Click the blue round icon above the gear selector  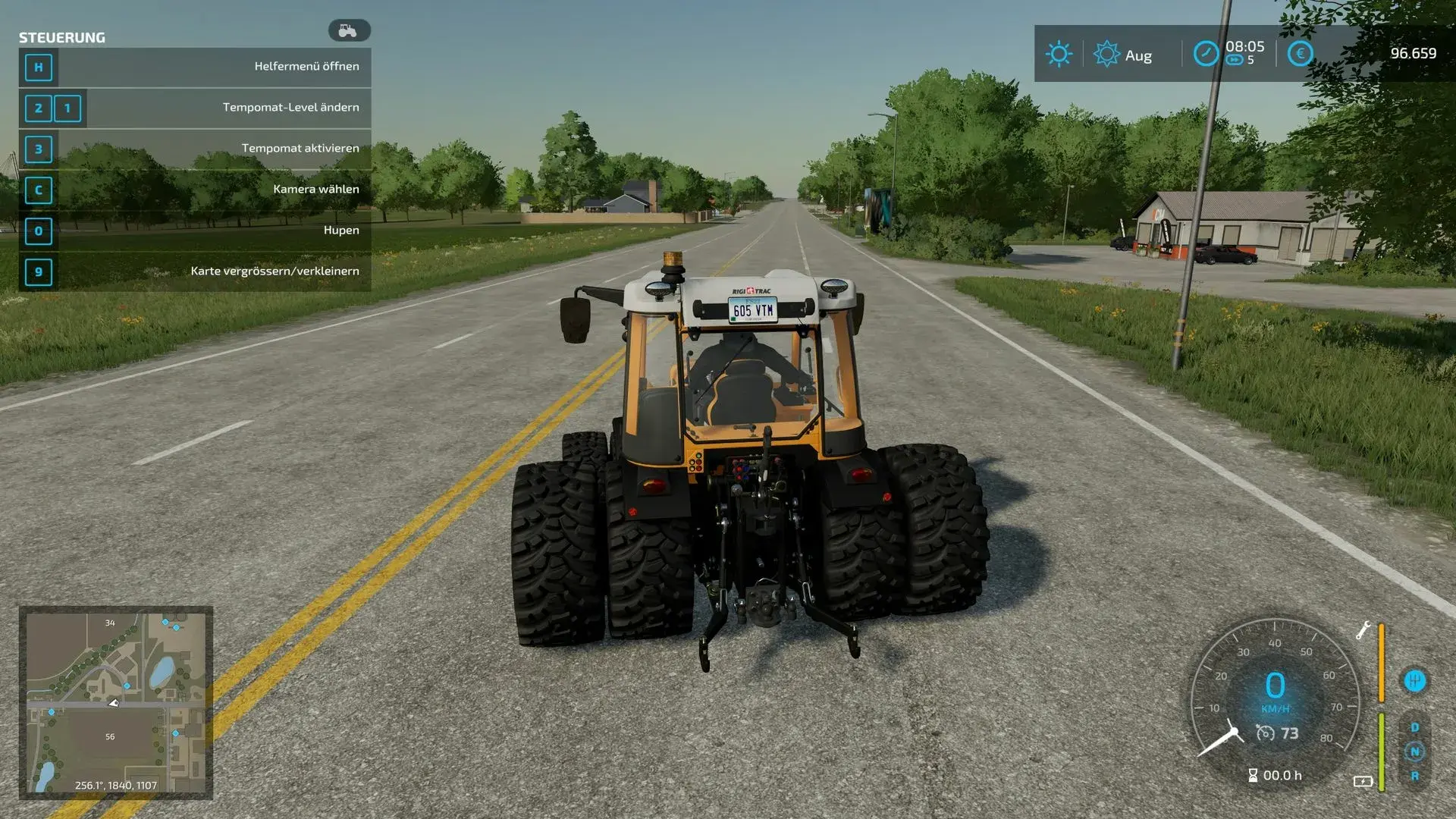[1414, 680]
